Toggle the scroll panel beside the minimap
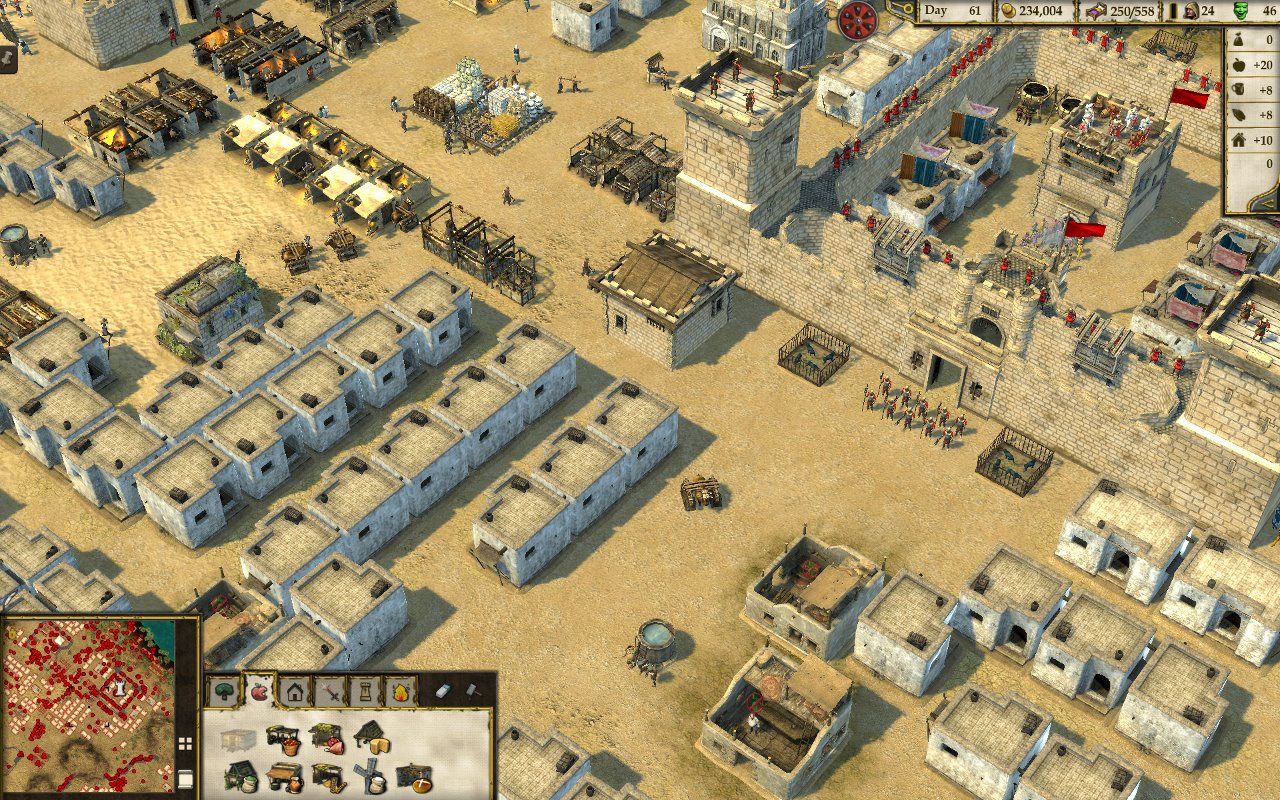This screenshot has height=800, width=1280. click(x=185, y=778)
